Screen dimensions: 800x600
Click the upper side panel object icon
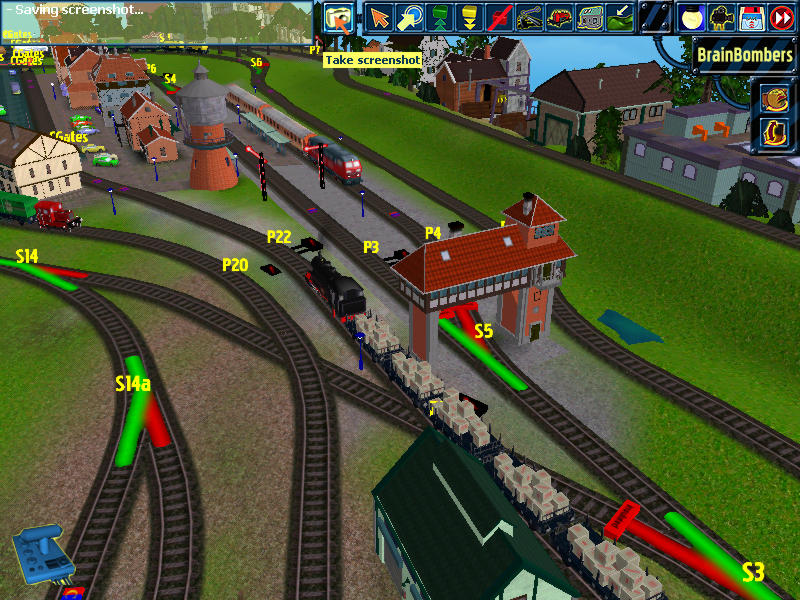click(x=774, y=98)
